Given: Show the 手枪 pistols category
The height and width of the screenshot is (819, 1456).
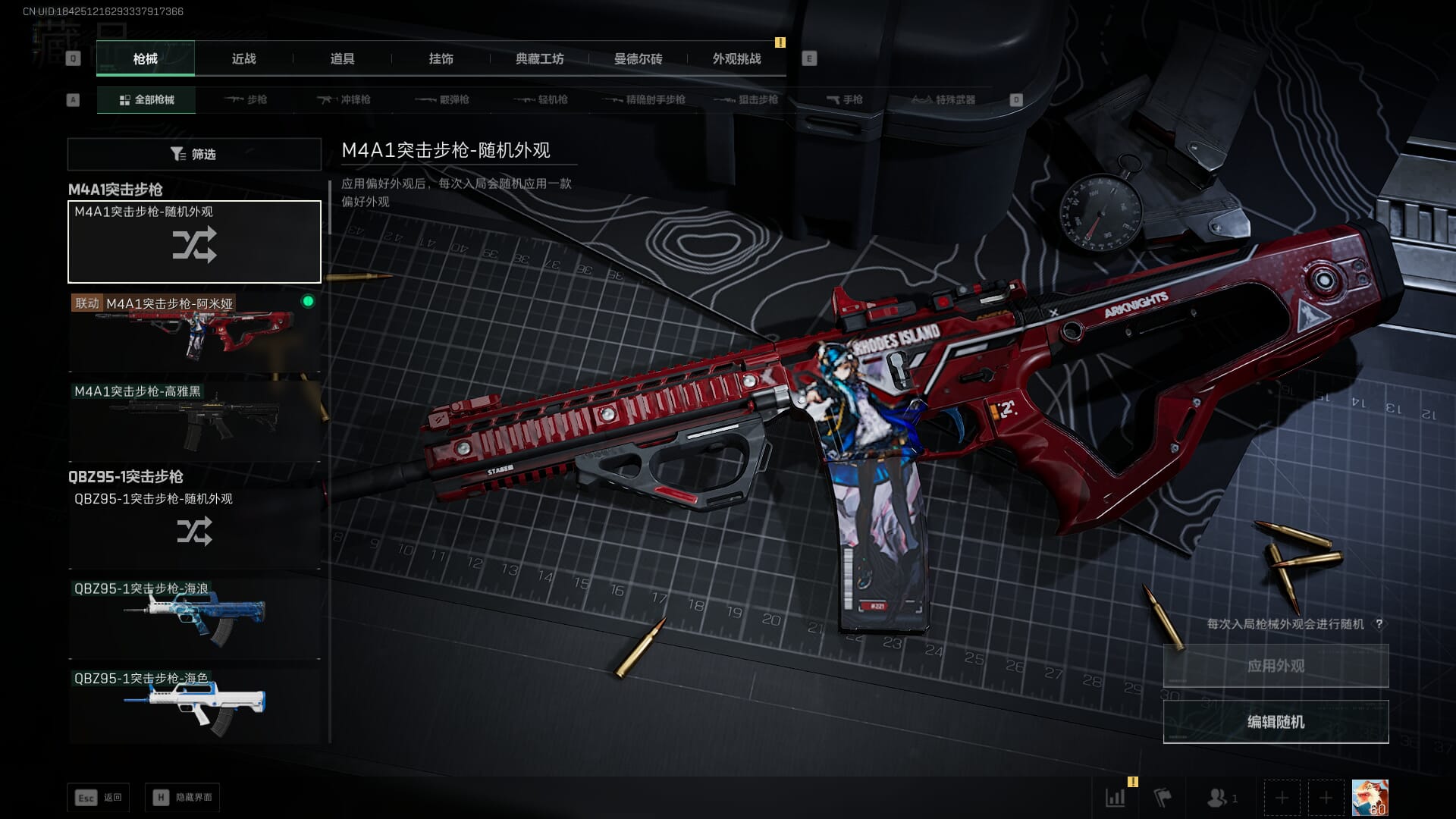Looking at the screenshot, I should point(845,100).
